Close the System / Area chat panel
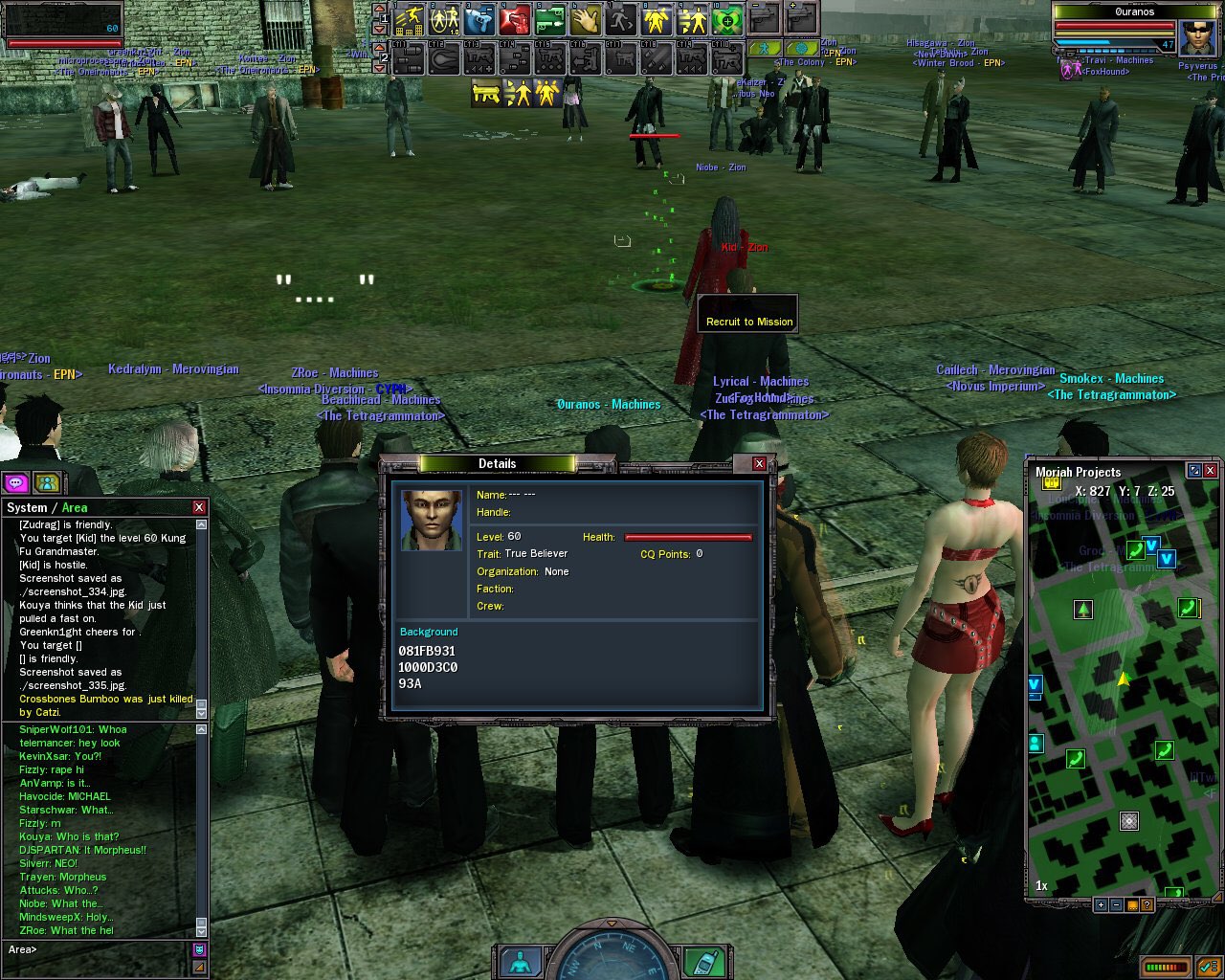 point(199,507)
